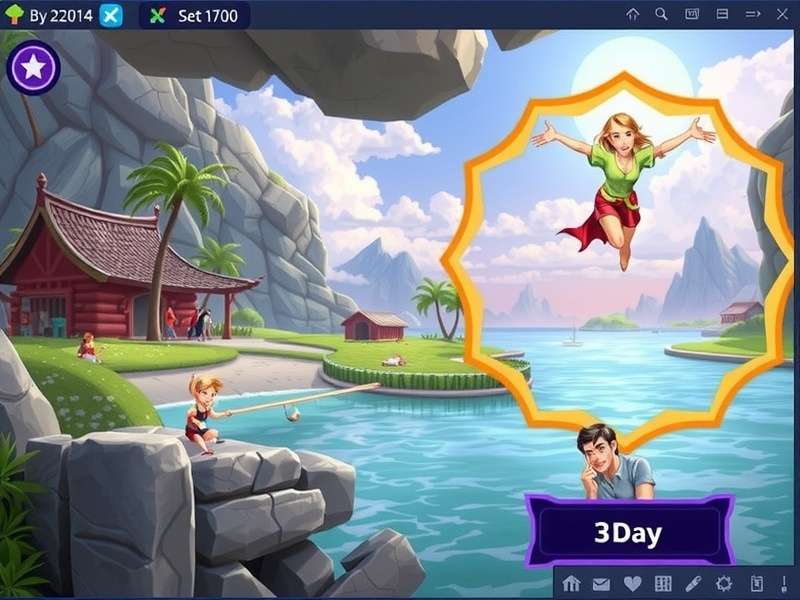Click the magnifying glass search icon
This screenshot has height=600, width=800.
[x=661, y=14]
